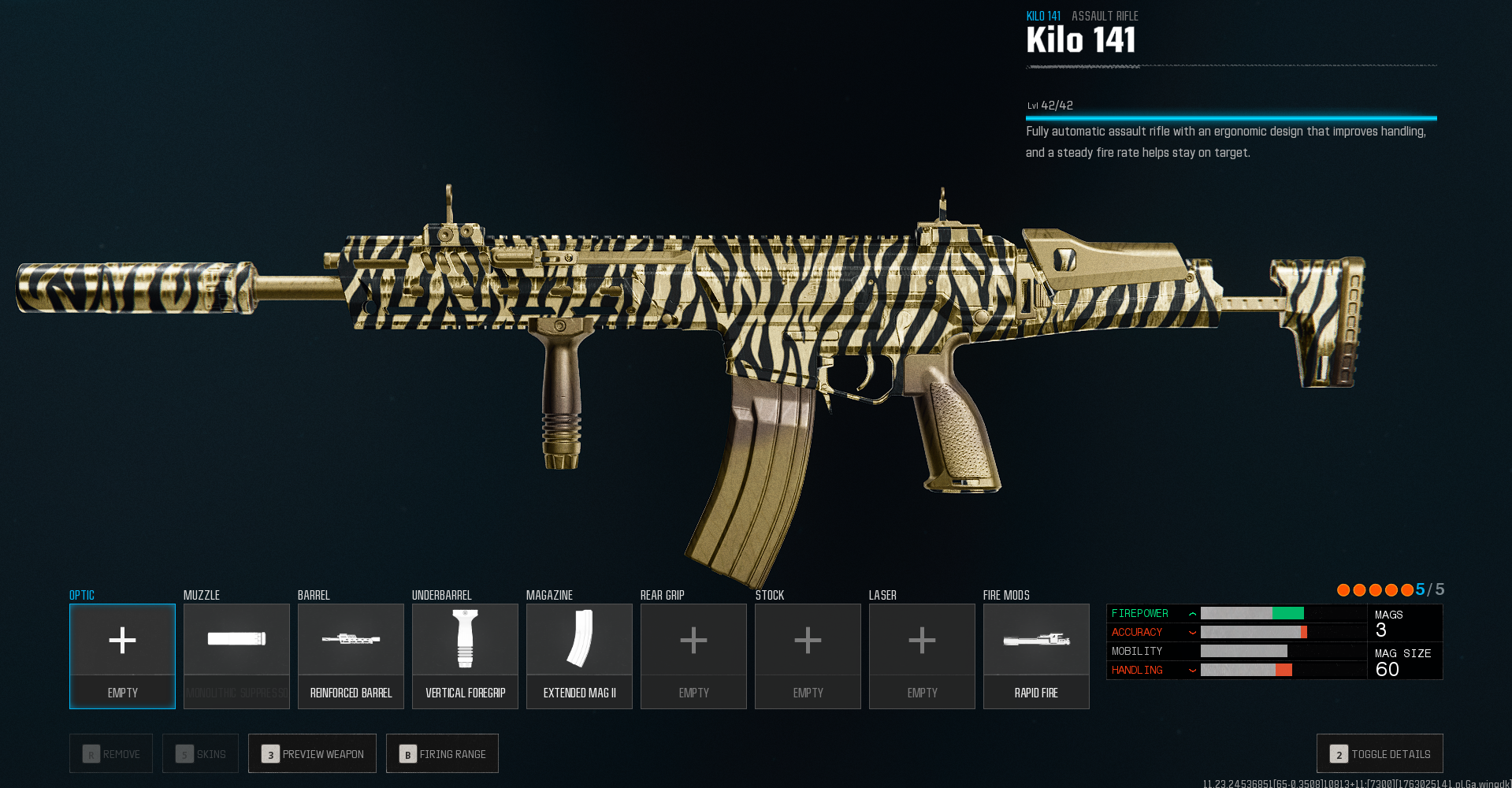Open the Reinforced Barrel attachment slot
The width and height of the screenshot is (1512, 788).
351,656
